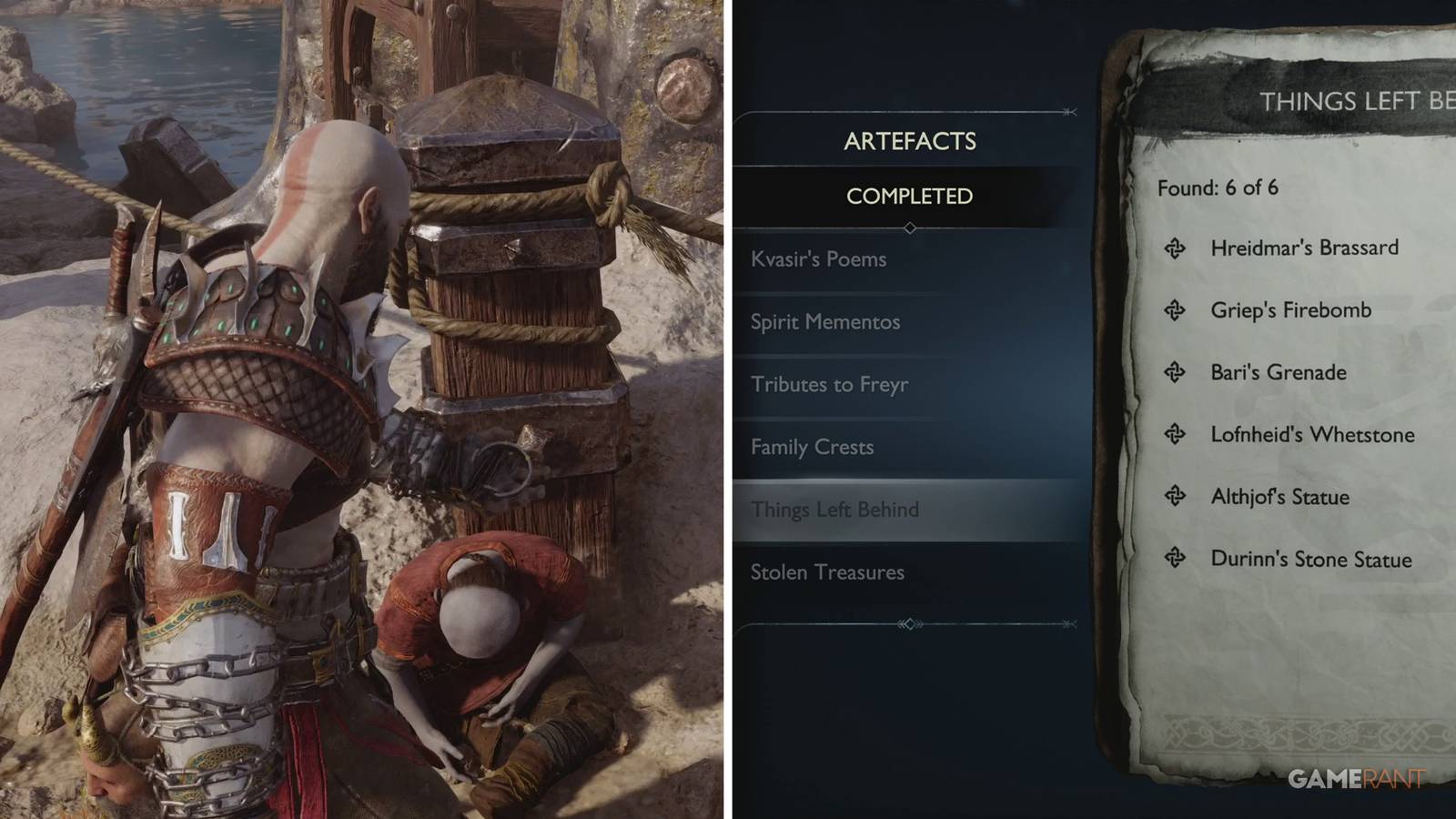1456x819 pixels.
Task: Select the highlighted Things Left Behind entry
Action: tap(835, 510)
